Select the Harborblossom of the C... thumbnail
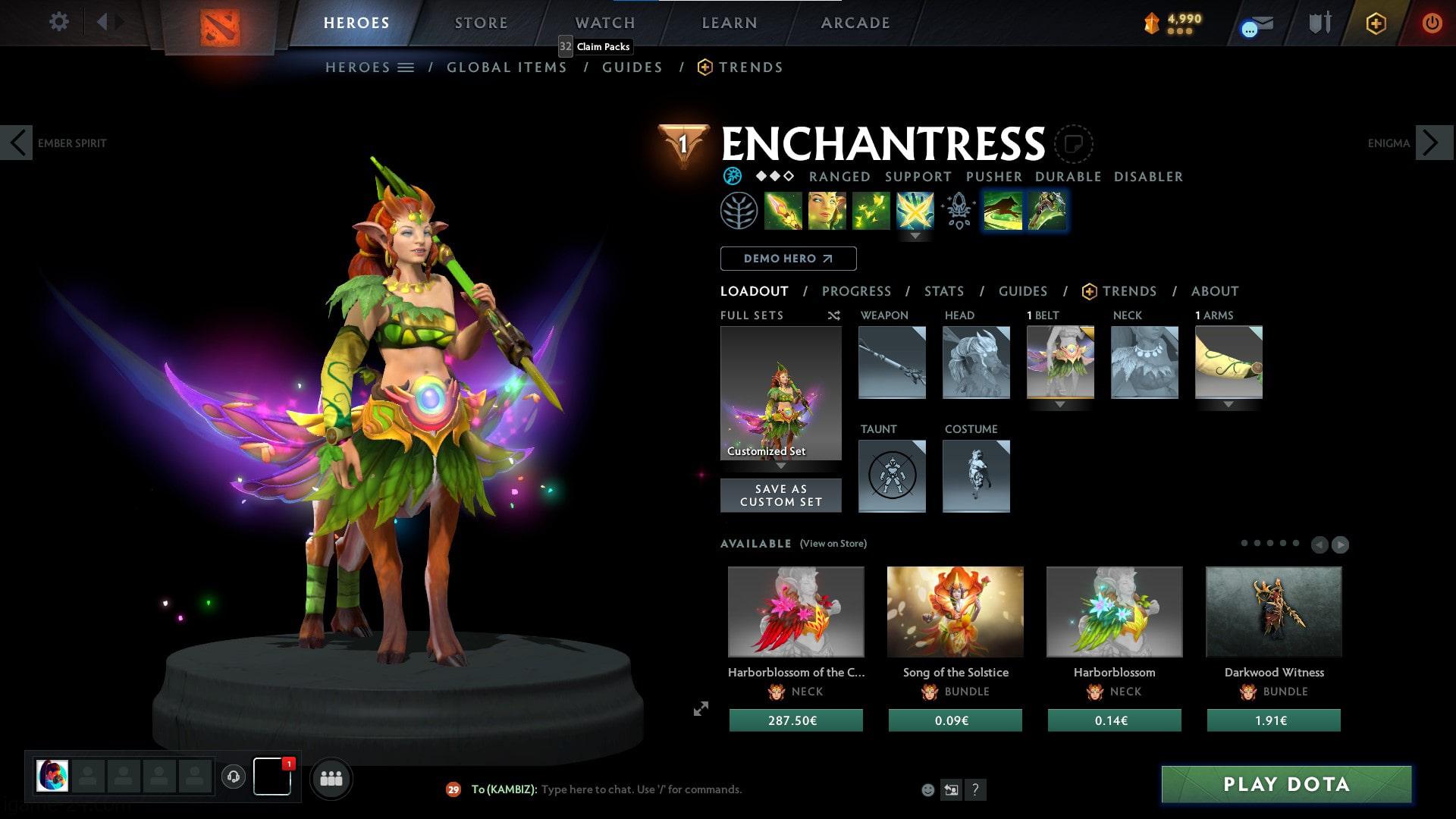Image resolution: width=1456 pixels, height=819 pixels. (795, 611)
